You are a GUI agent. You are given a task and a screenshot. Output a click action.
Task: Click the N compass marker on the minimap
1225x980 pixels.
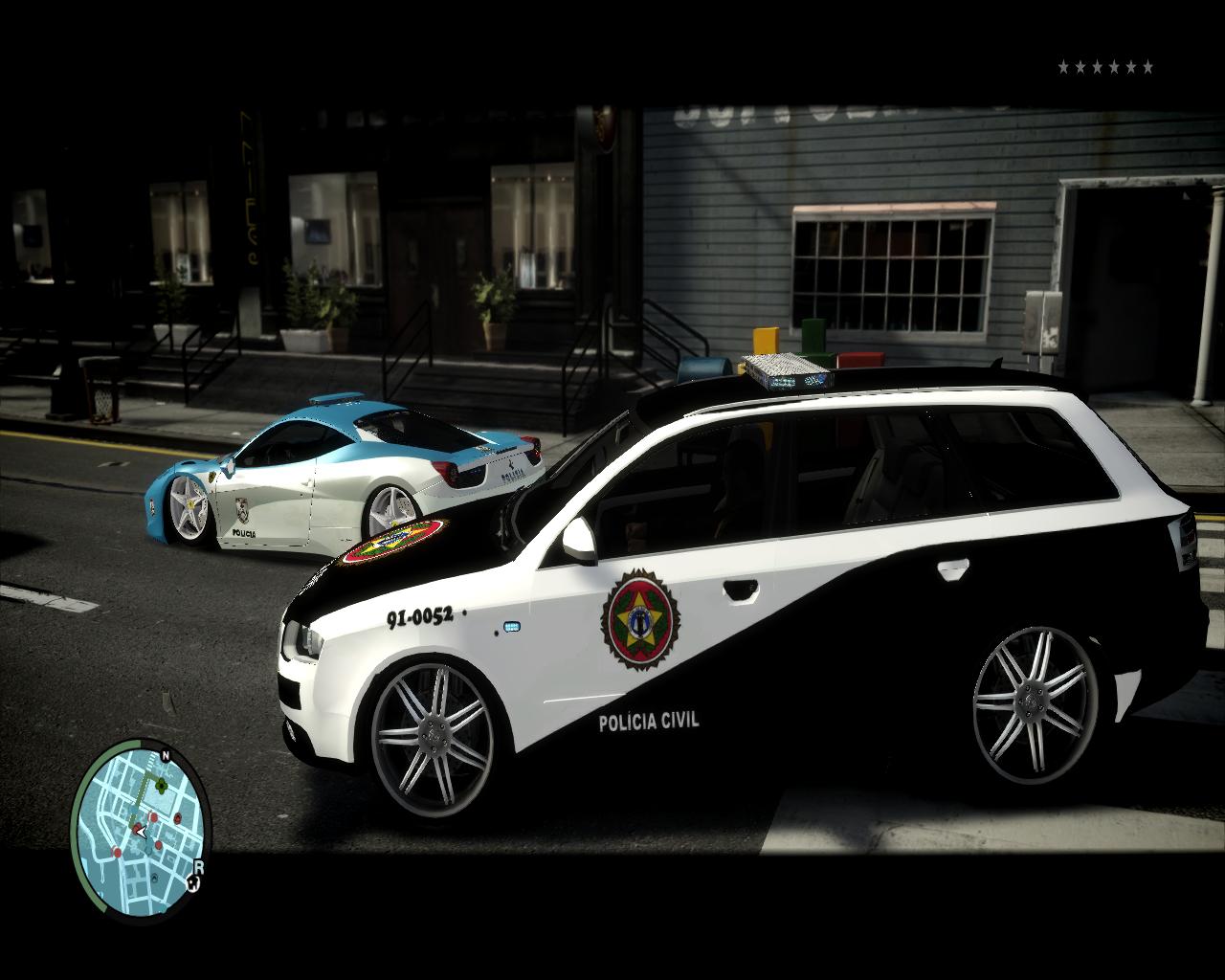click(x=166, y=756)
